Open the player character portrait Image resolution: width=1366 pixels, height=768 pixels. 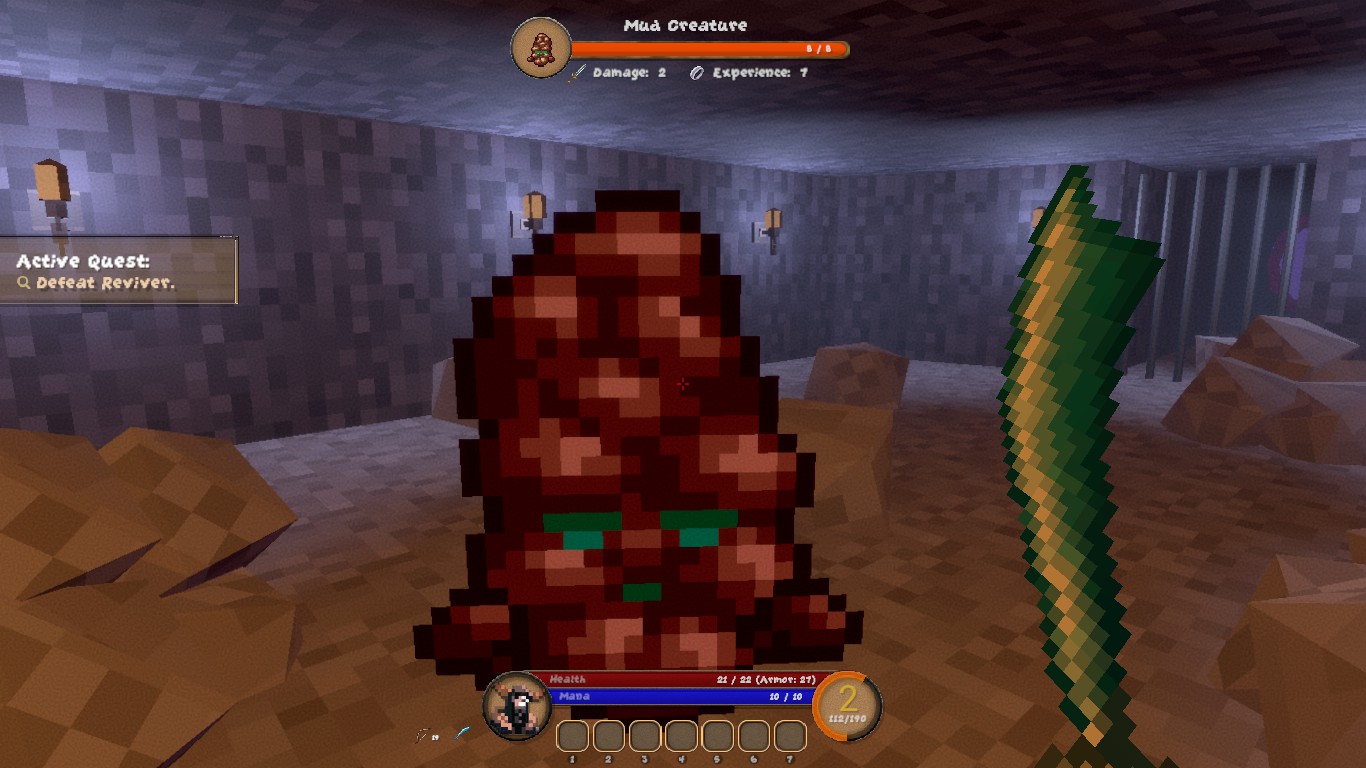[516, 705]
